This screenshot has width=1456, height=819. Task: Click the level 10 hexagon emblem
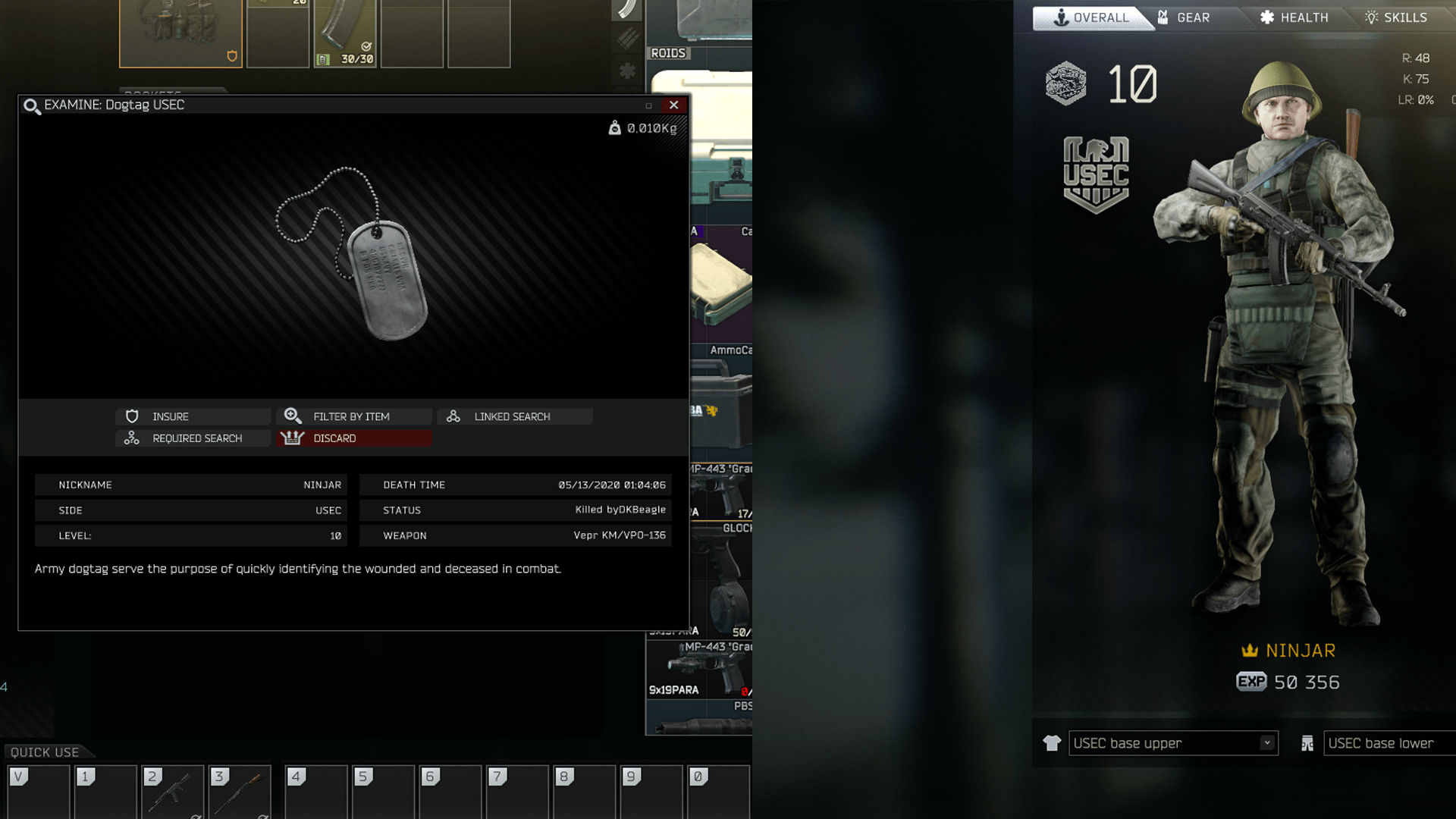point(1065,84)
